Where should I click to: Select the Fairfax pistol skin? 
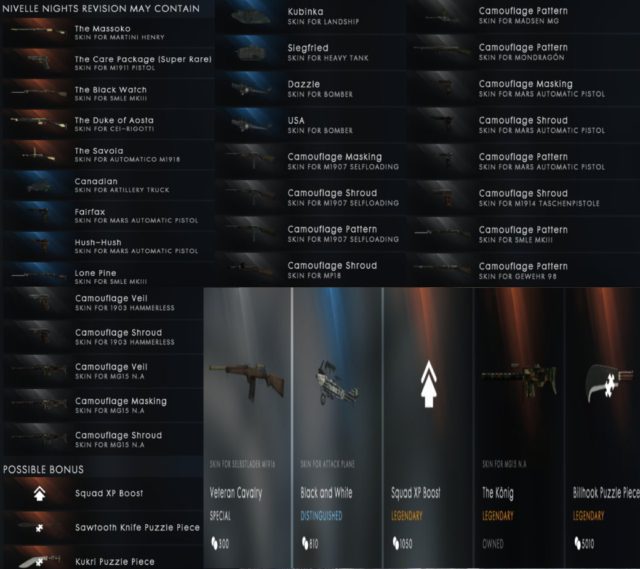point(108,215)
